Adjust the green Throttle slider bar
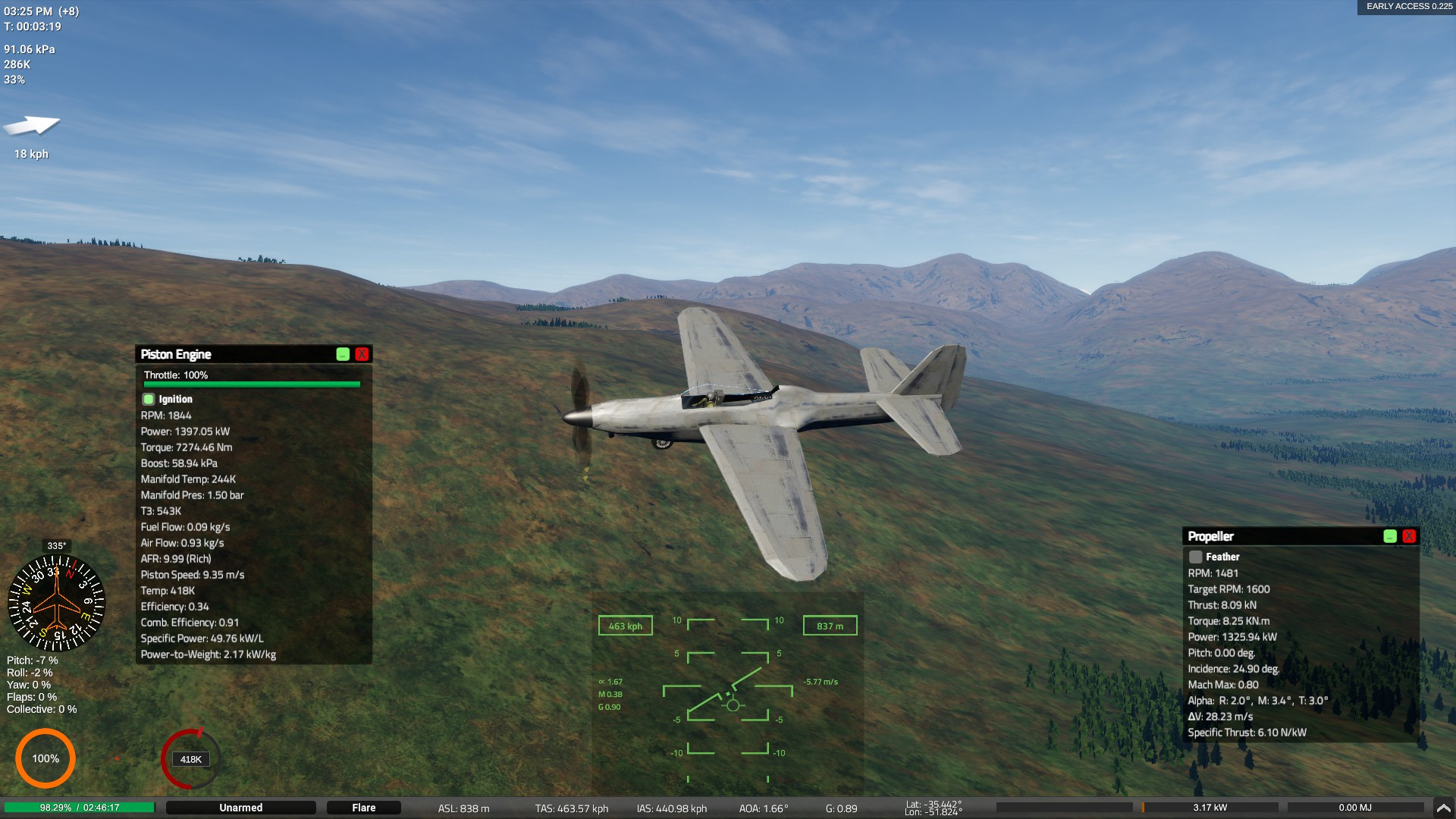This screenshot has width=1456, height=819. coord(252,384)
